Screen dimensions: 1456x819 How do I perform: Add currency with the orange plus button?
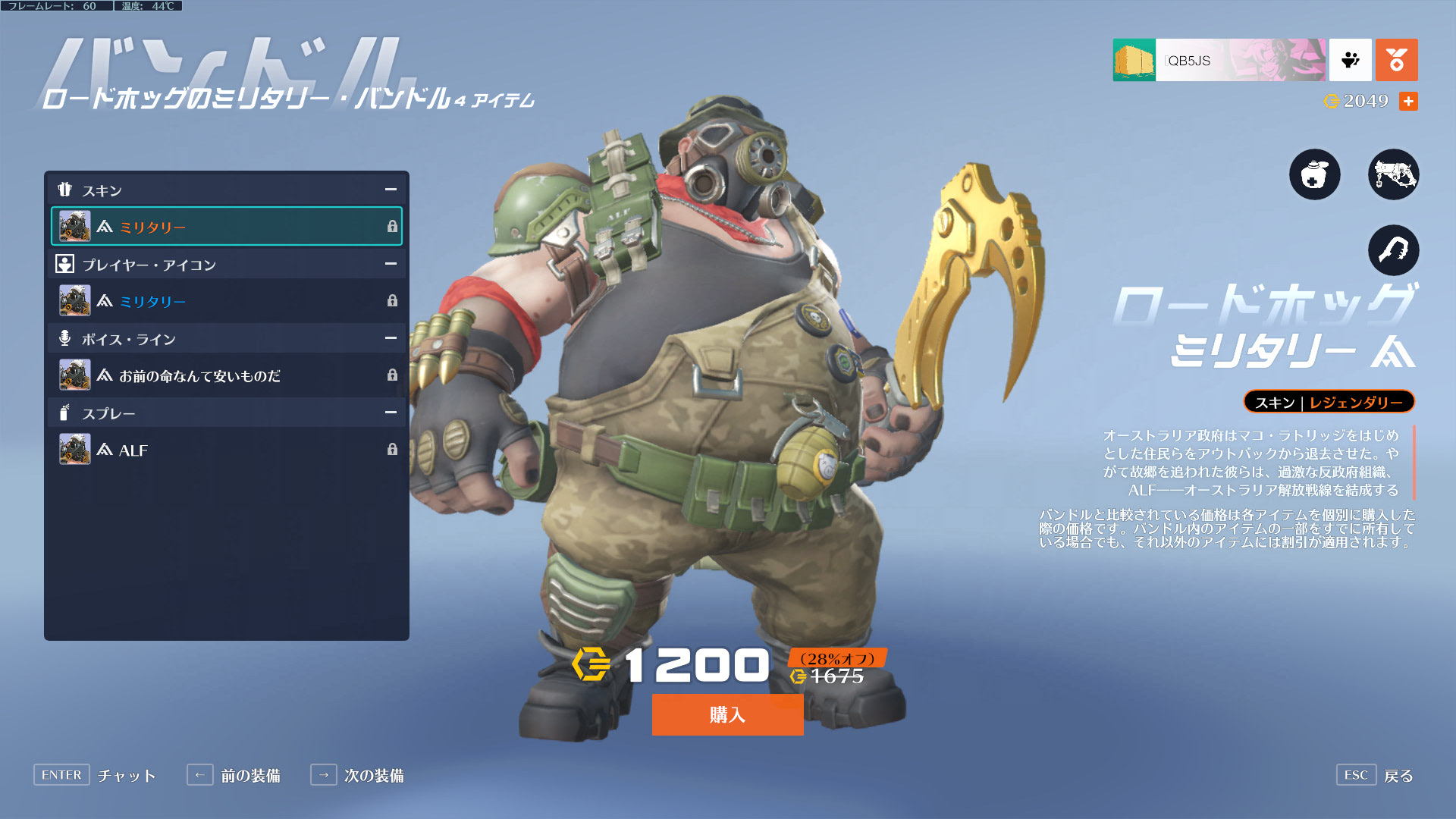[1408, 101]
